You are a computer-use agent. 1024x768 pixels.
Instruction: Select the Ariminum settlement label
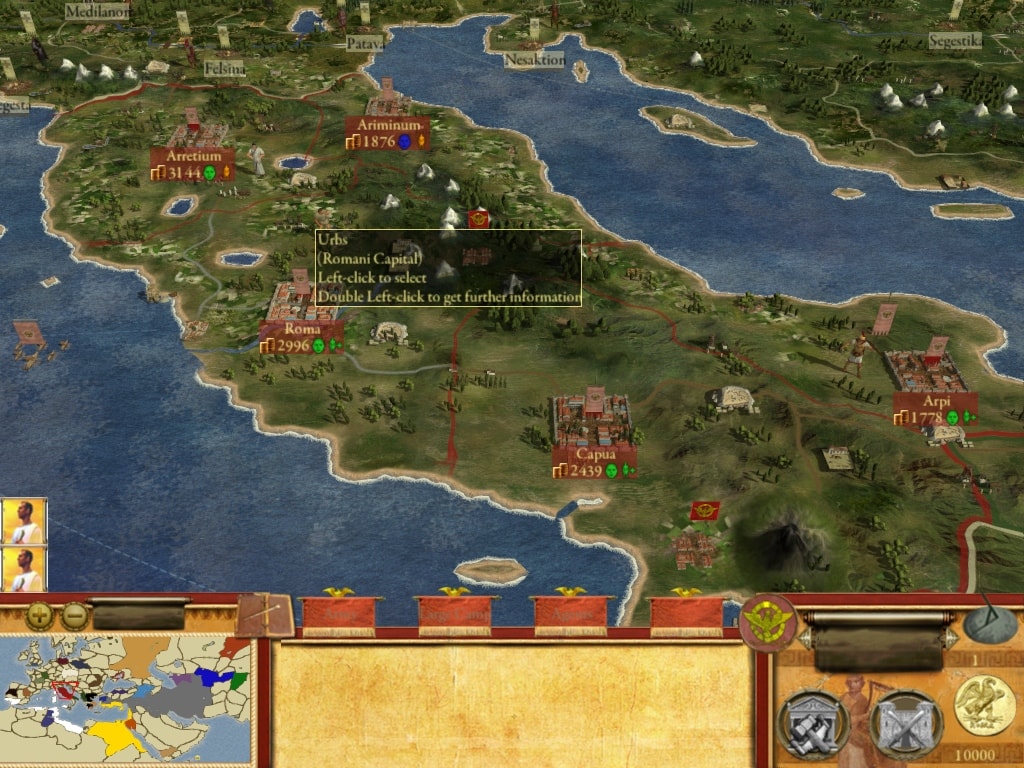pos(387,134)
